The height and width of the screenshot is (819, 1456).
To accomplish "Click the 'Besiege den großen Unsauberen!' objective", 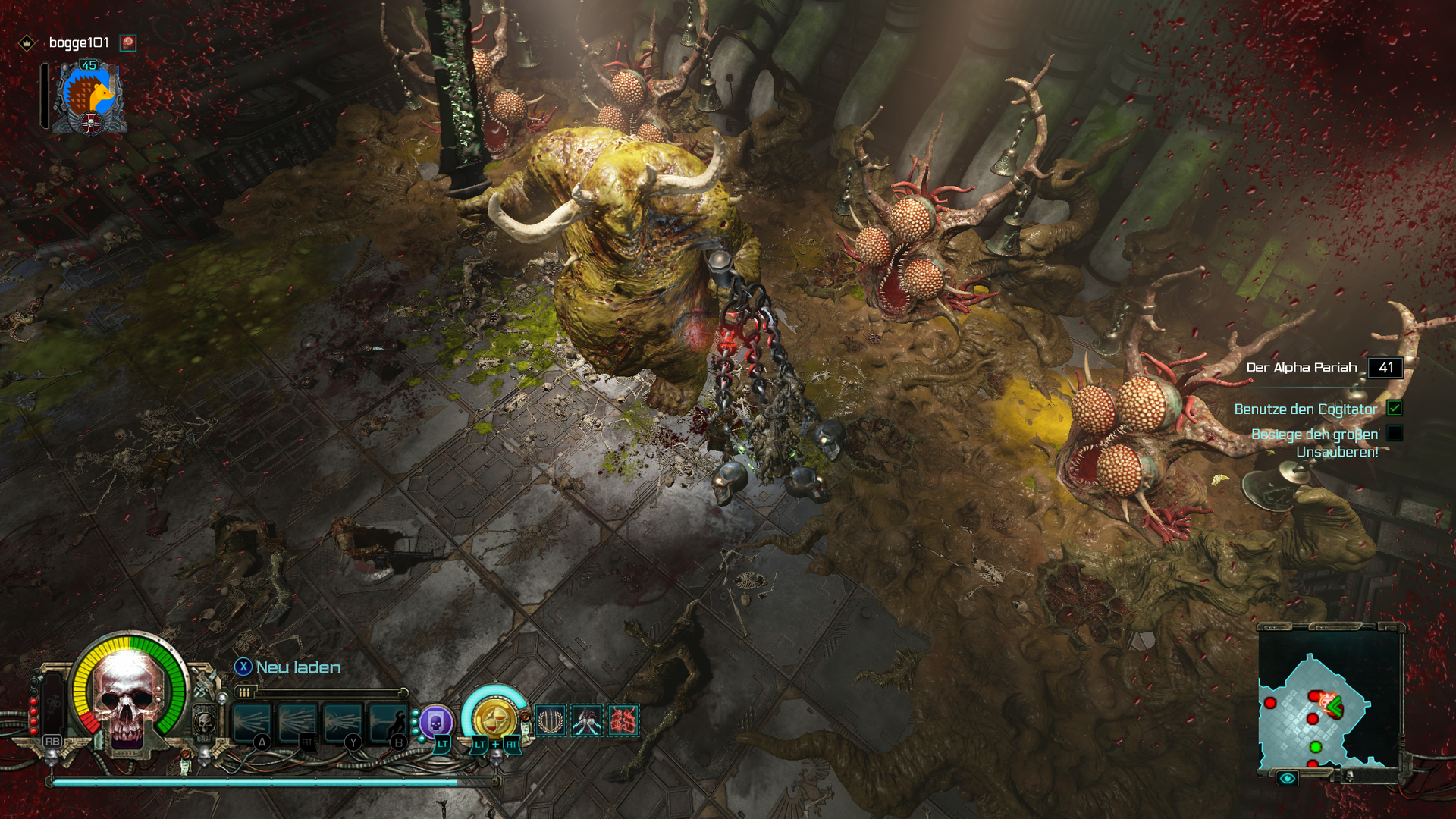I will click(x=1314, y=443).
